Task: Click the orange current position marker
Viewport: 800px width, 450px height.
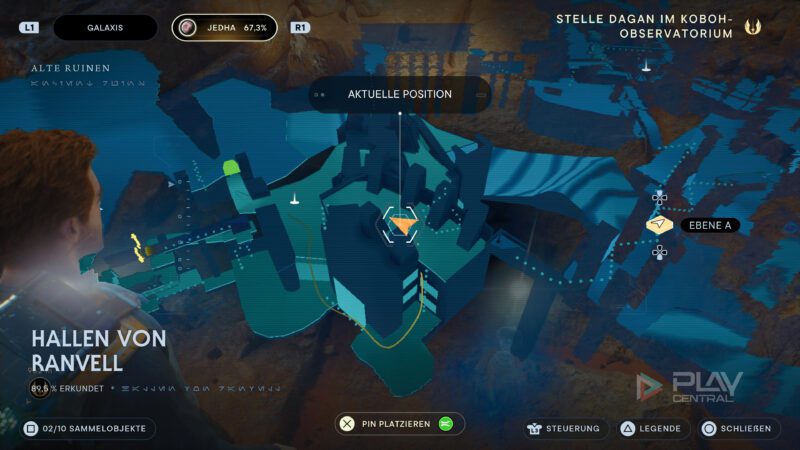Action: point(400,225)
